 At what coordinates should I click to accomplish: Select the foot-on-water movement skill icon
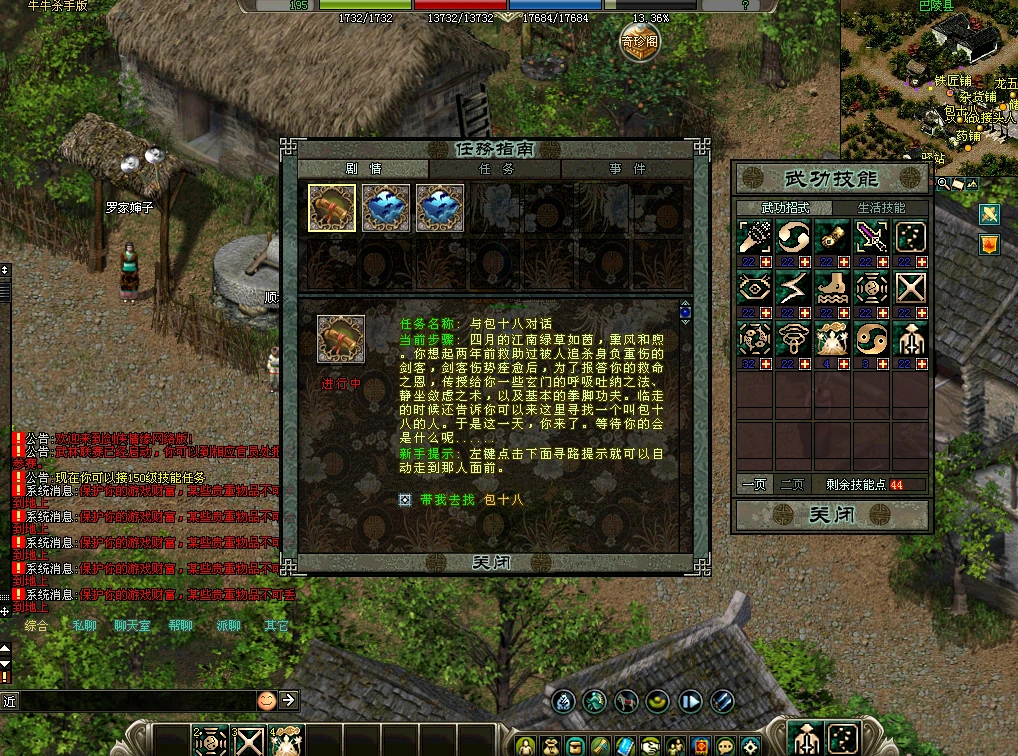[x=831, y=287]
